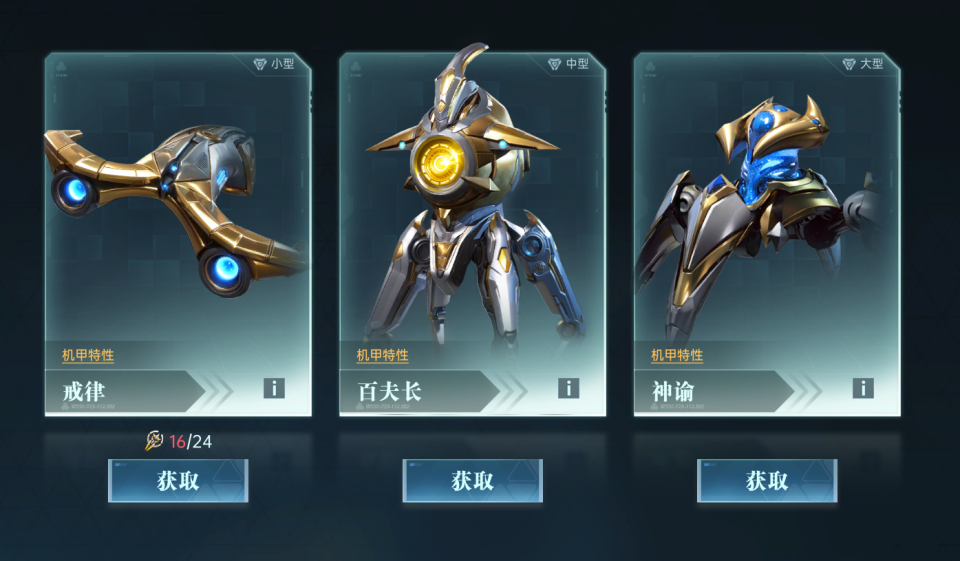Screen dimensions: 960x561
Task: Open info for the 戒律 mech
Action: [274, 388]
